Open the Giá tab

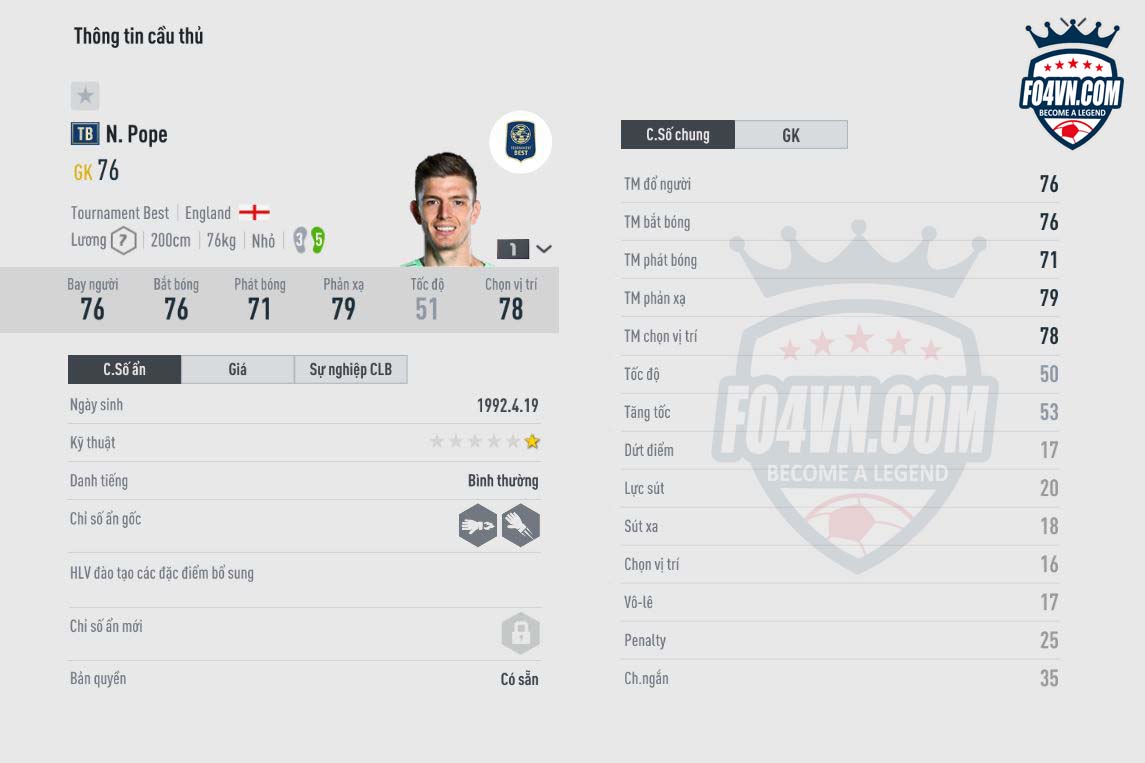click(237, 369)
